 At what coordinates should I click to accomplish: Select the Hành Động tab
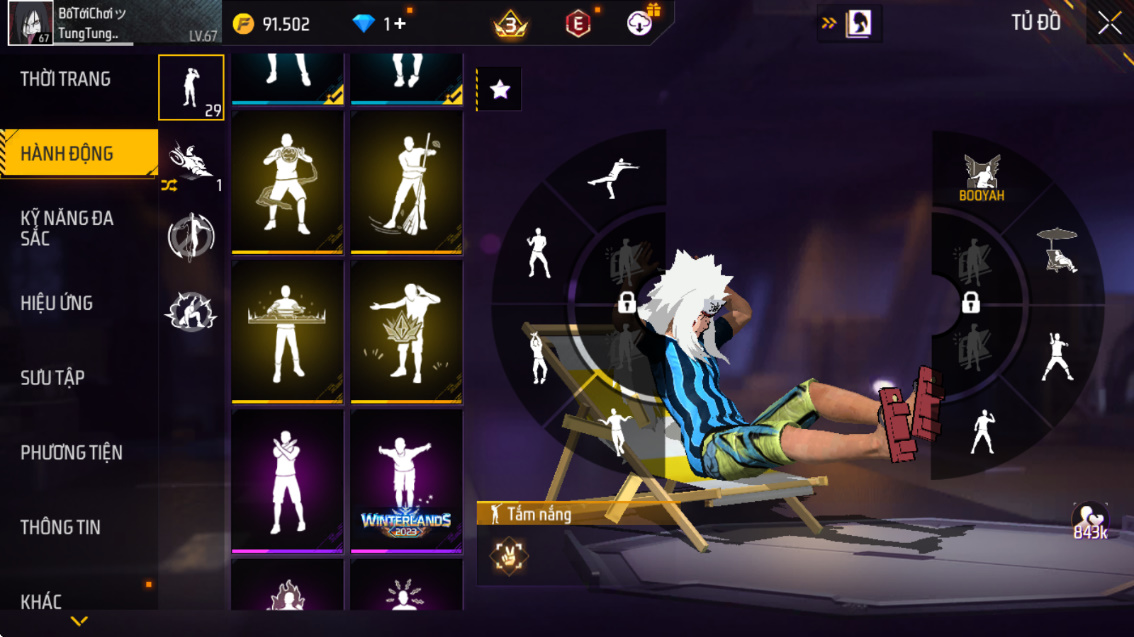pyautogui.click(x=67, y=154)
